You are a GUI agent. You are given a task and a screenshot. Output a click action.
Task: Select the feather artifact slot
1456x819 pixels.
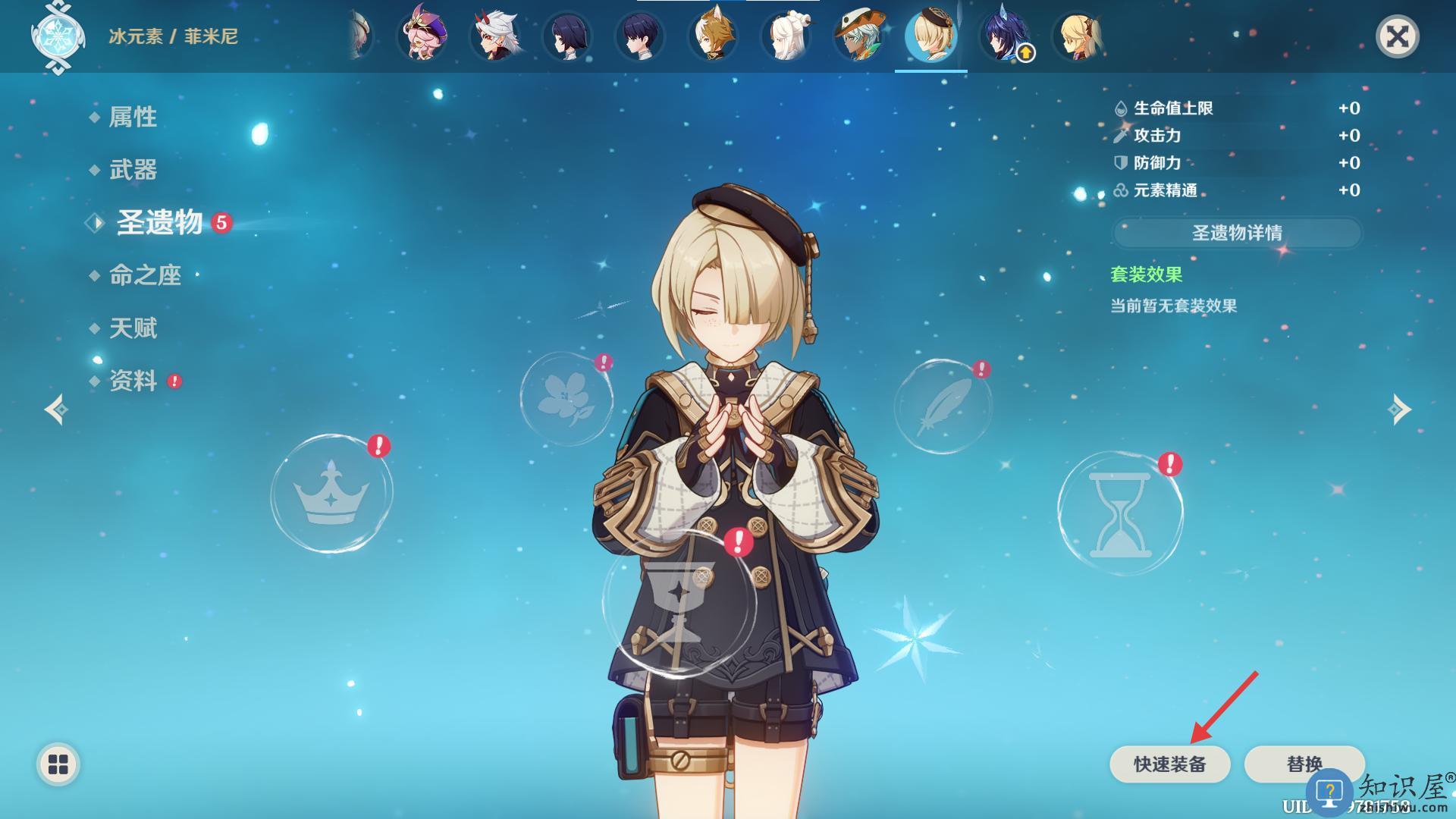[943, 407]
